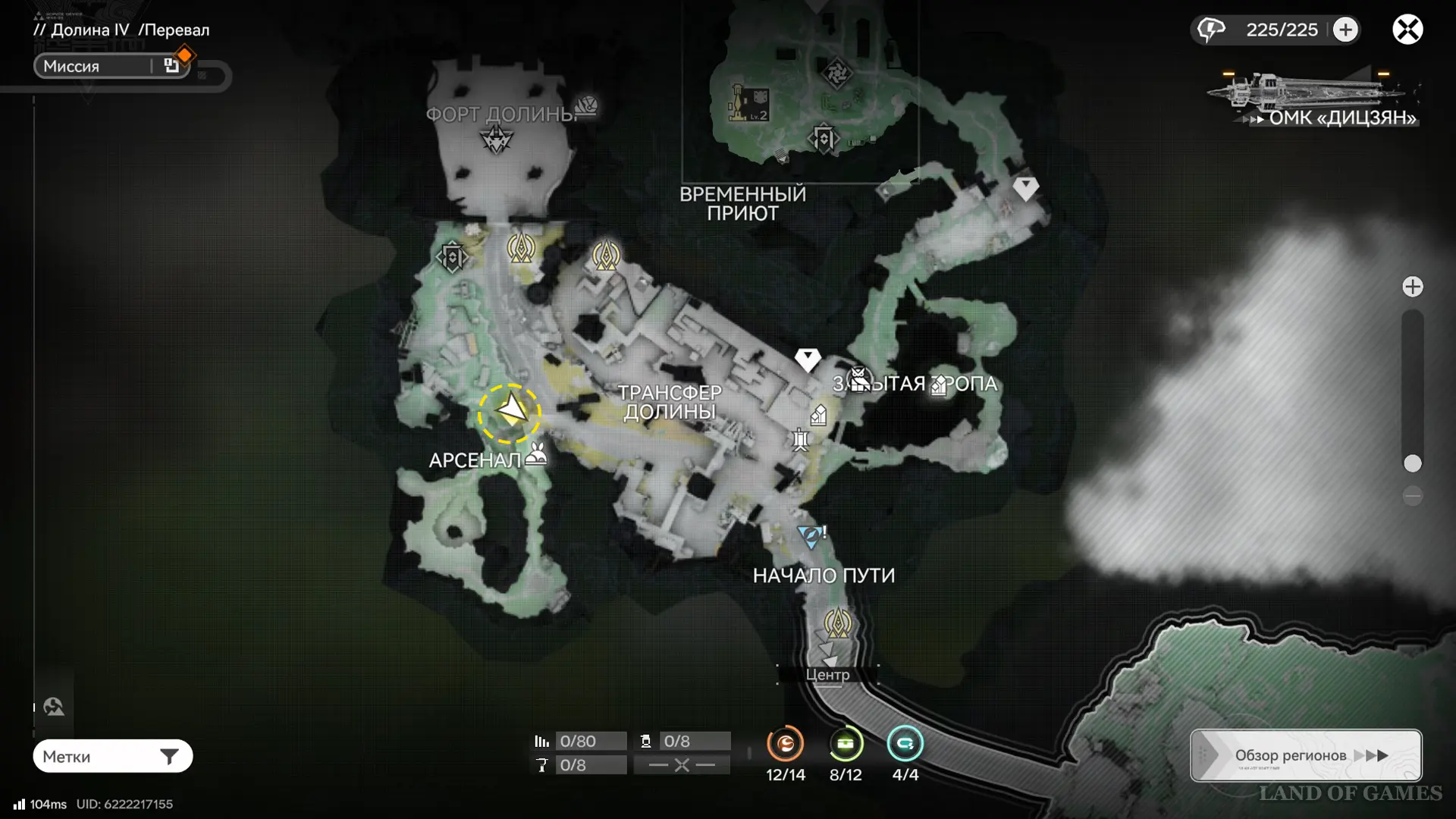This screenshot has height=819, width=1456.
Task: Select the teal 4/4 collectible counter icon
Action: (x=905, y=744)
